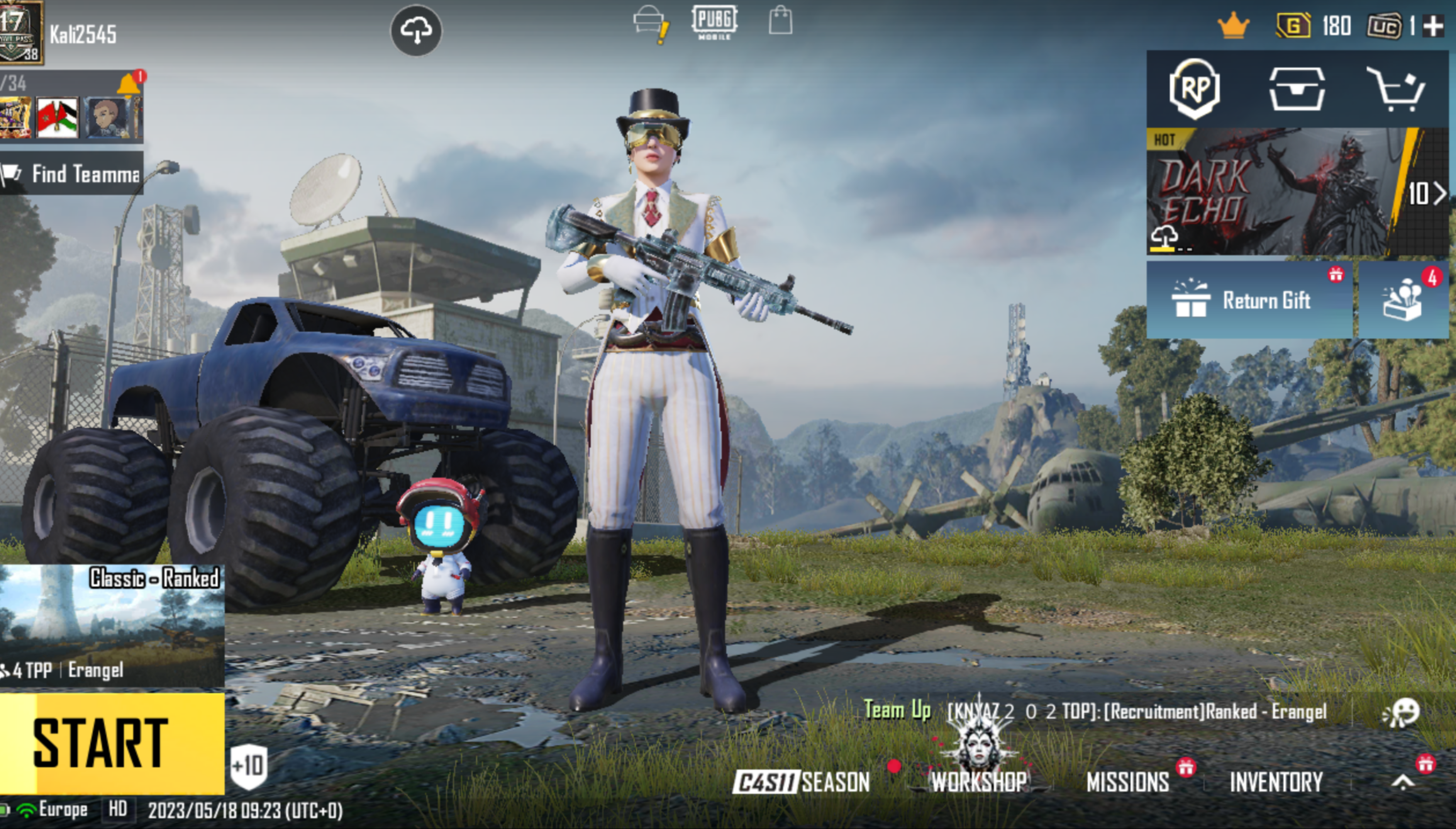Image resolution: width=1456 pixels, height=829 pixels.
Task: Open the notification bell
Action: tap(129, 84)
